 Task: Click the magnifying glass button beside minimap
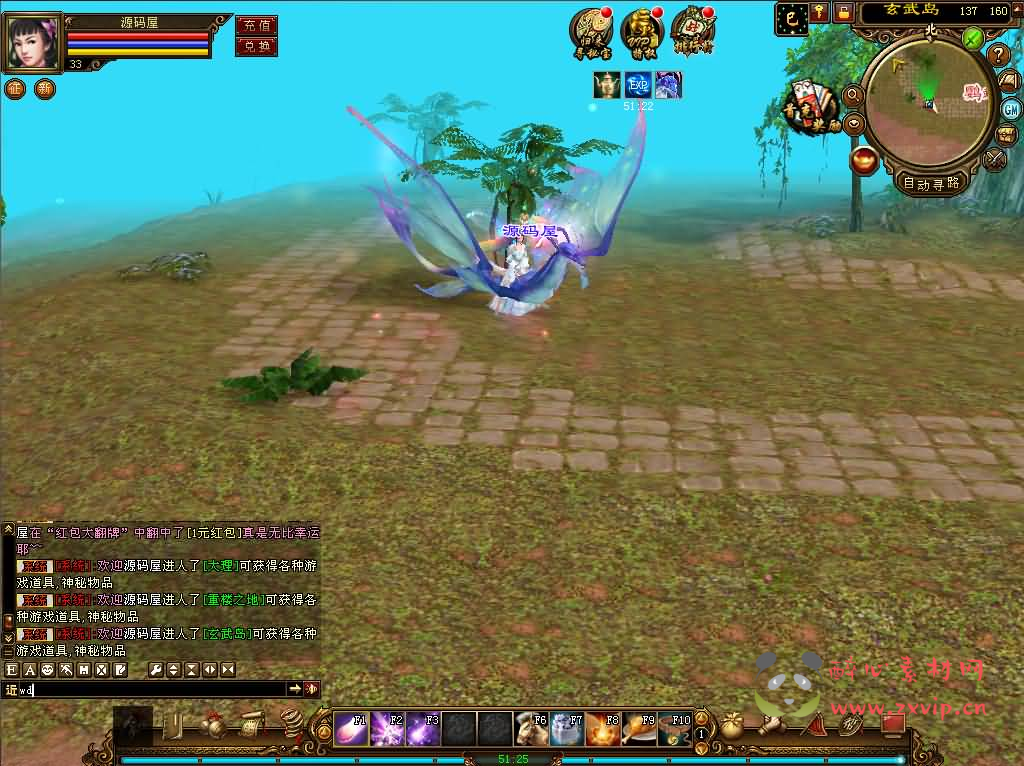[x=853, y=95]
